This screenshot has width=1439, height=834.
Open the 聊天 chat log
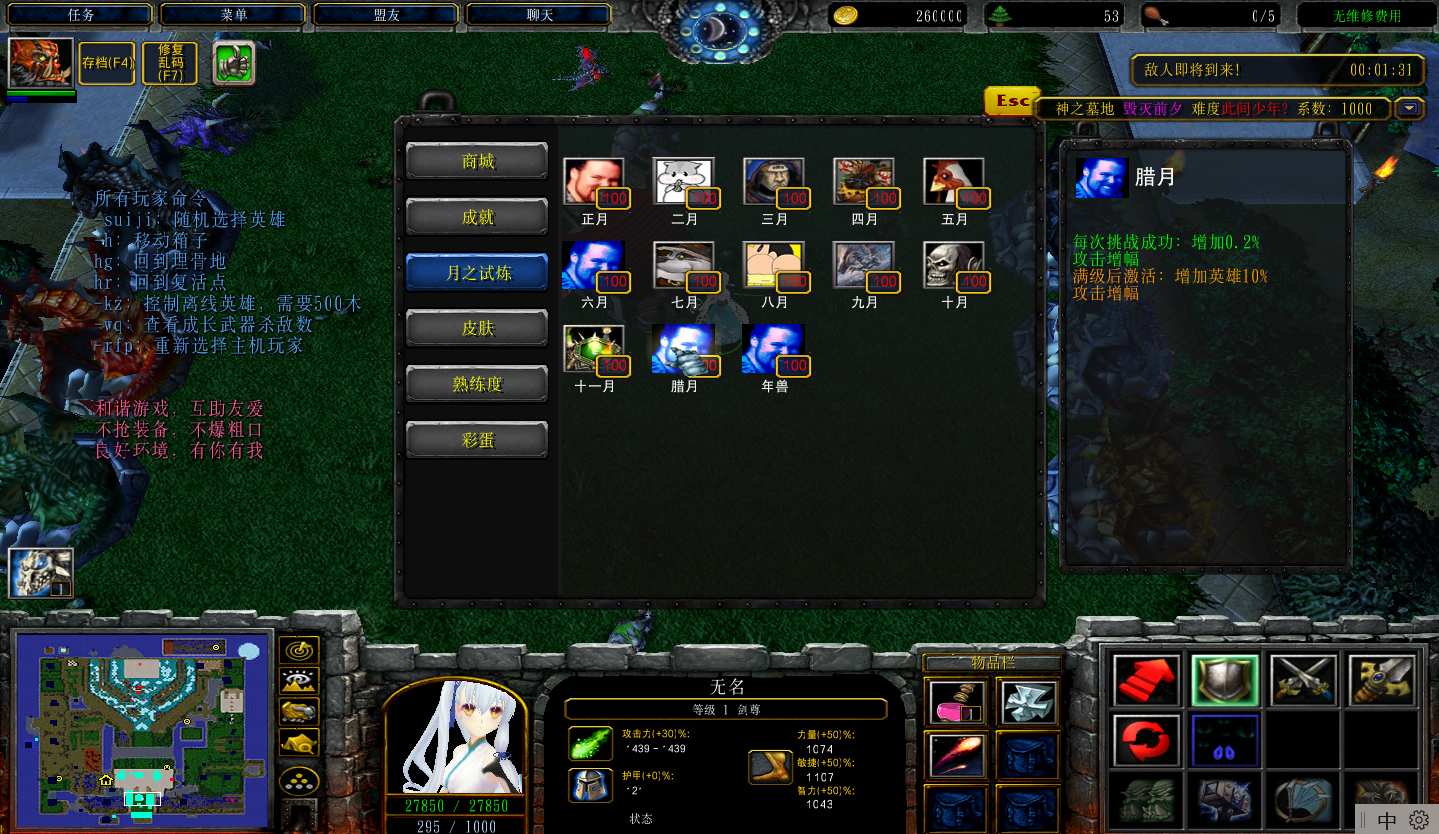[x=540, y=15]
